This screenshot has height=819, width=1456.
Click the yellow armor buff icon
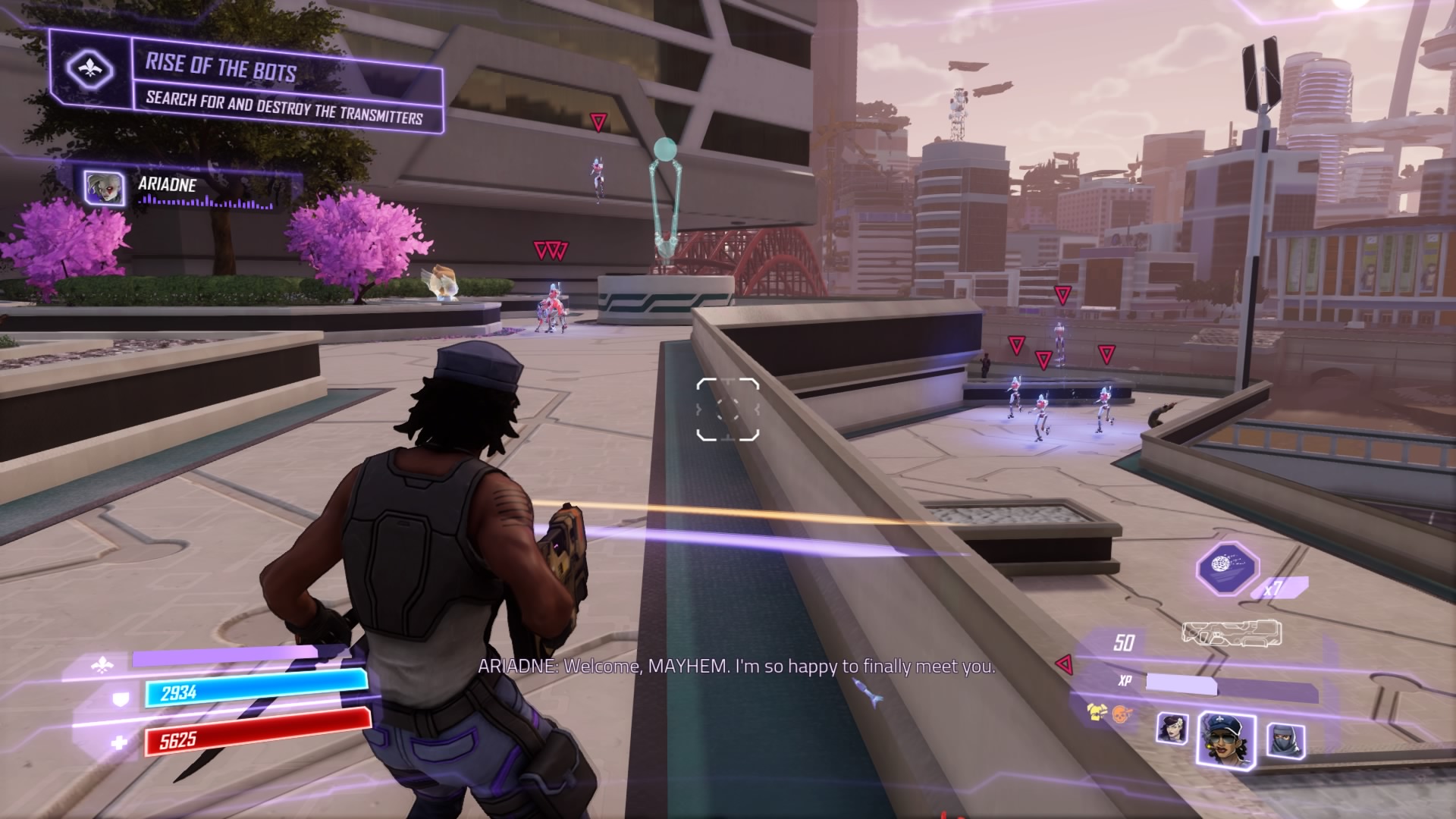[1096, 711]
